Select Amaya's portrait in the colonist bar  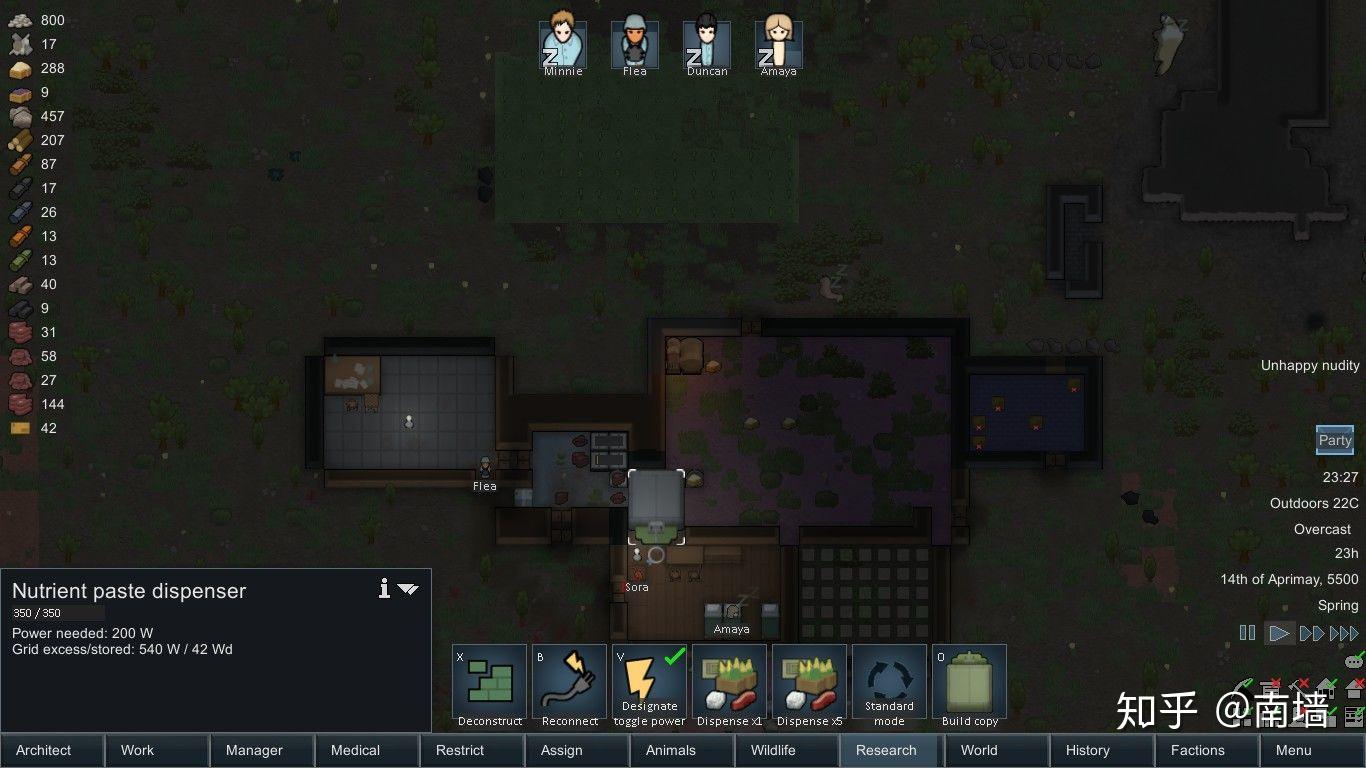point(778,42)
